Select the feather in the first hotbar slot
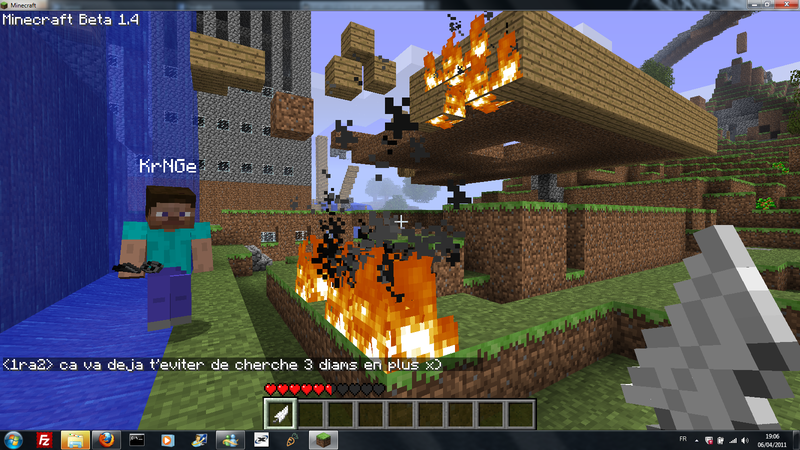This screenshot has height=450, width=800. [x=279, y=412]
